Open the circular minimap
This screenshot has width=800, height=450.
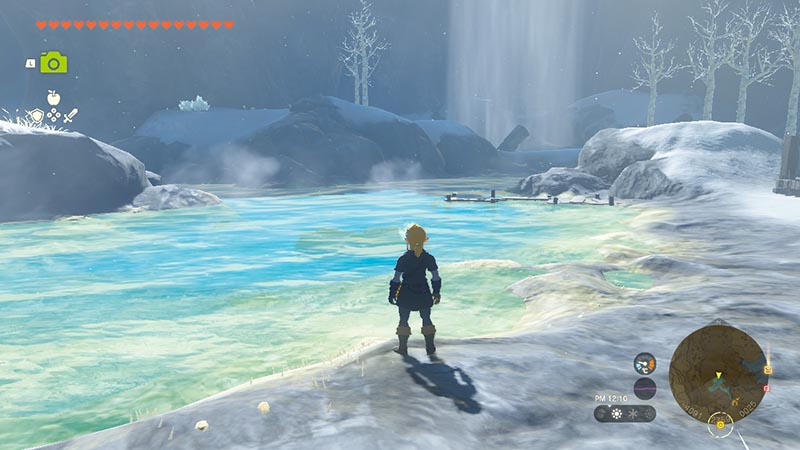[x=717, y=373]
